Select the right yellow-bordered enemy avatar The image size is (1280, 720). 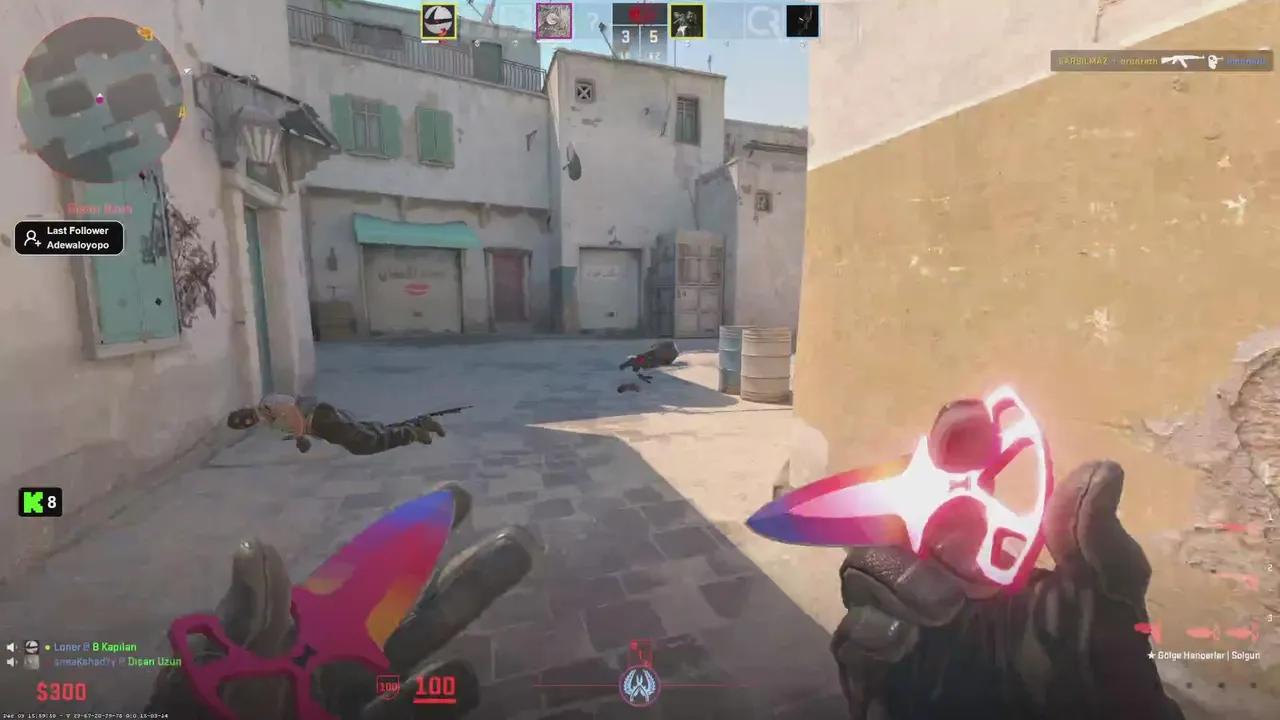[x=686, y=20]
